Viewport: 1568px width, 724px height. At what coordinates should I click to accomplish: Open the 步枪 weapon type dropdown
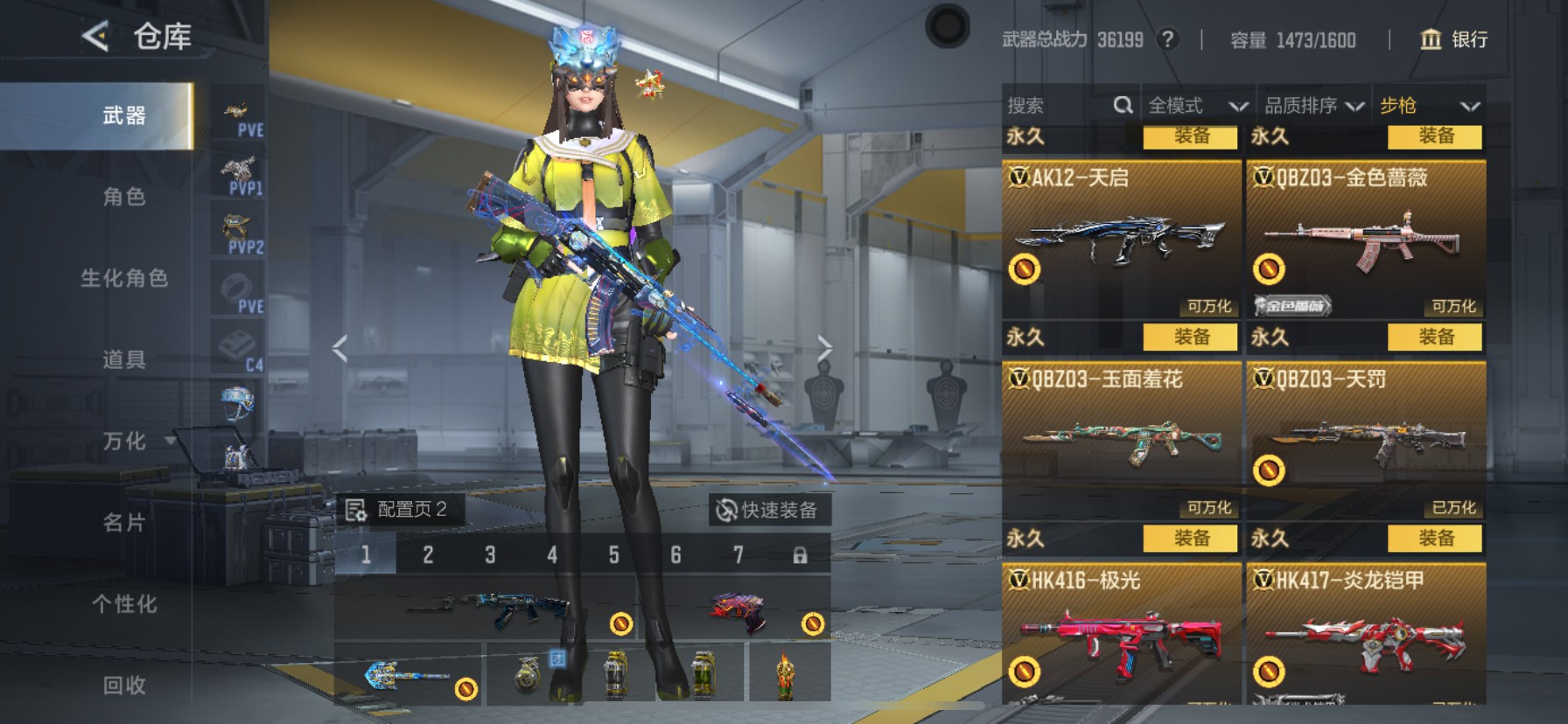(x=1429, y=106)
